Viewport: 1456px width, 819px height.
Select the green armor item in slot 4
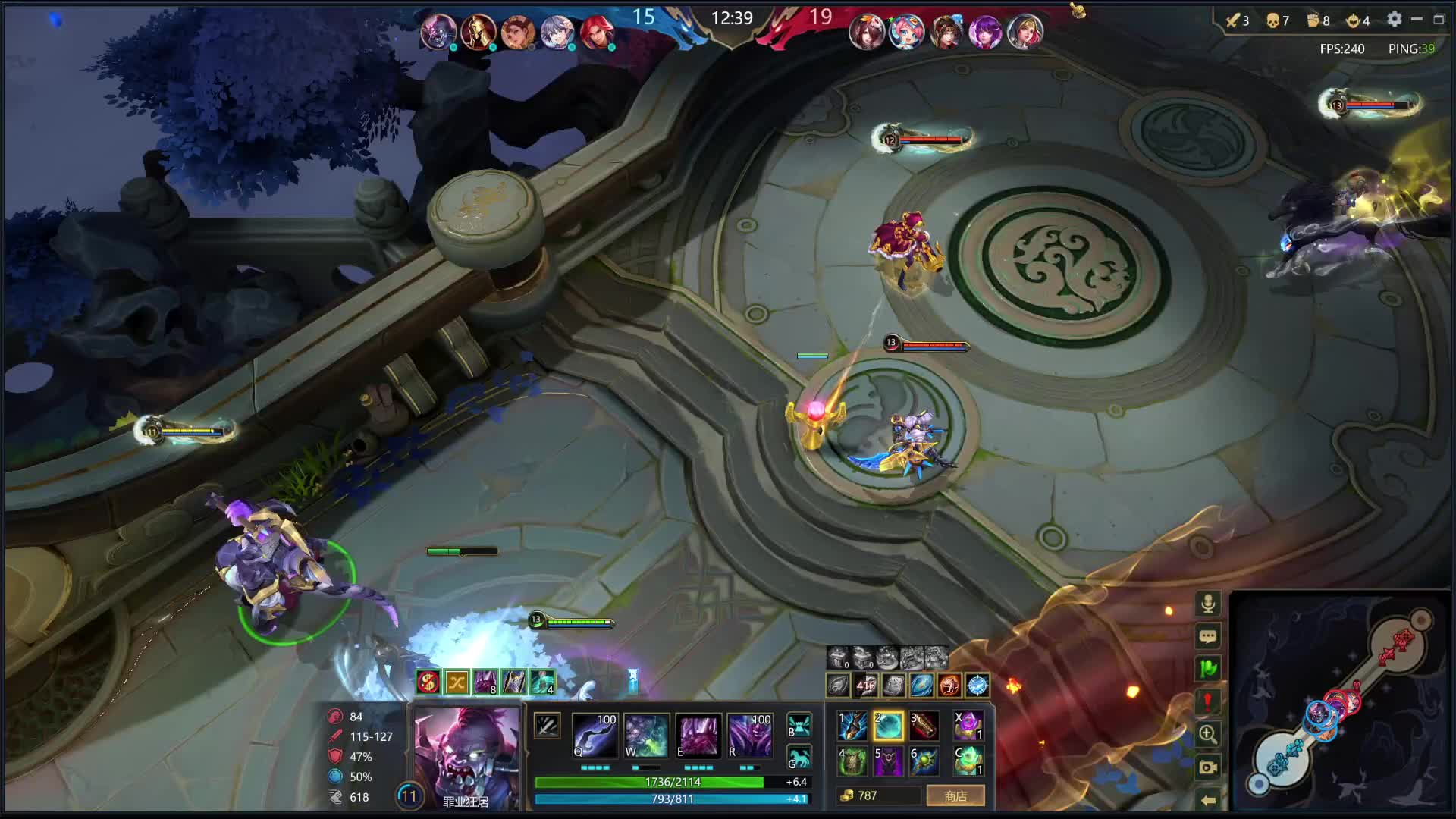tap(852, 761)
